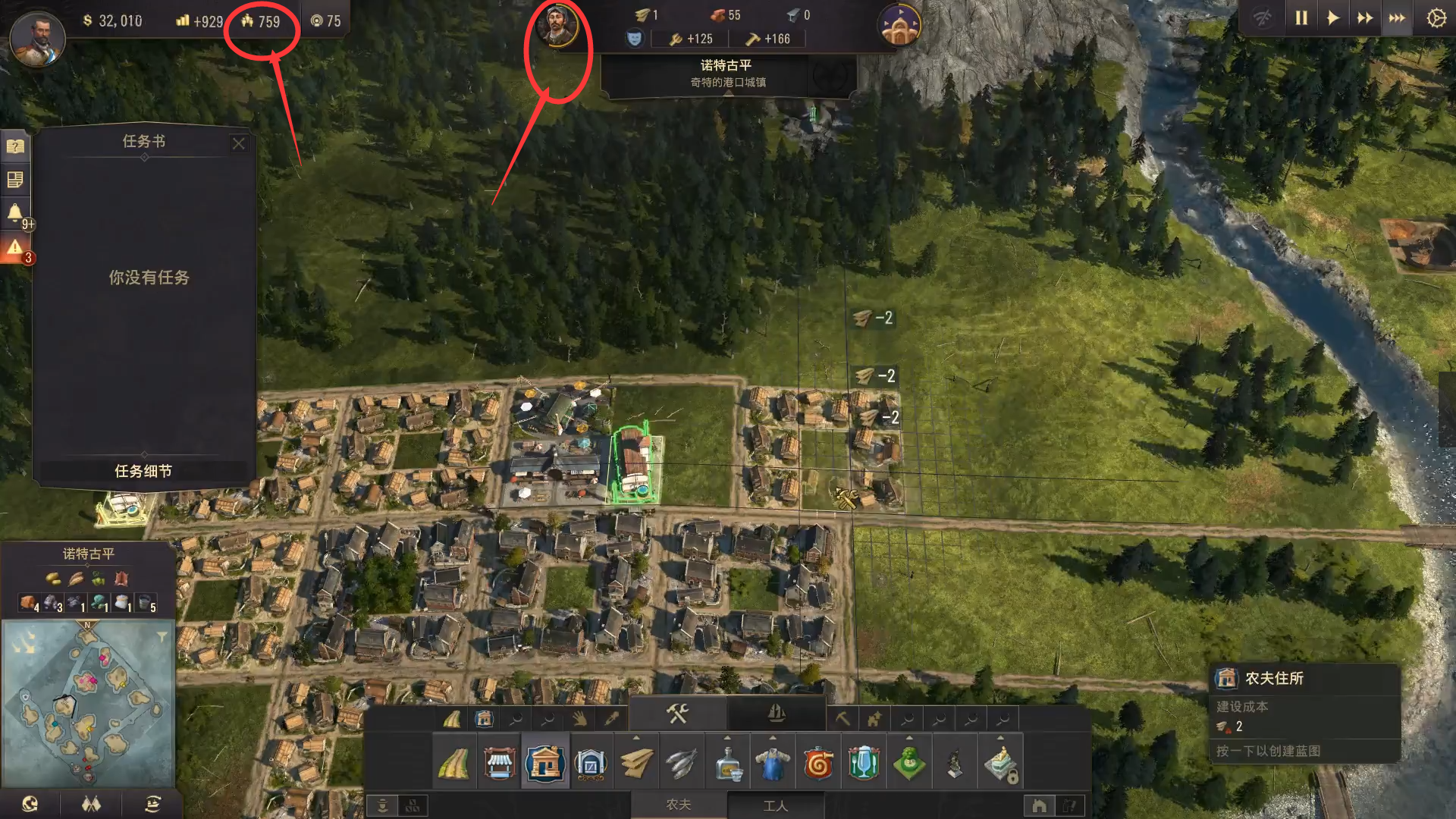Click the player portrait in top-left
The image size is (1456, 819).
[x=37, y=38]
